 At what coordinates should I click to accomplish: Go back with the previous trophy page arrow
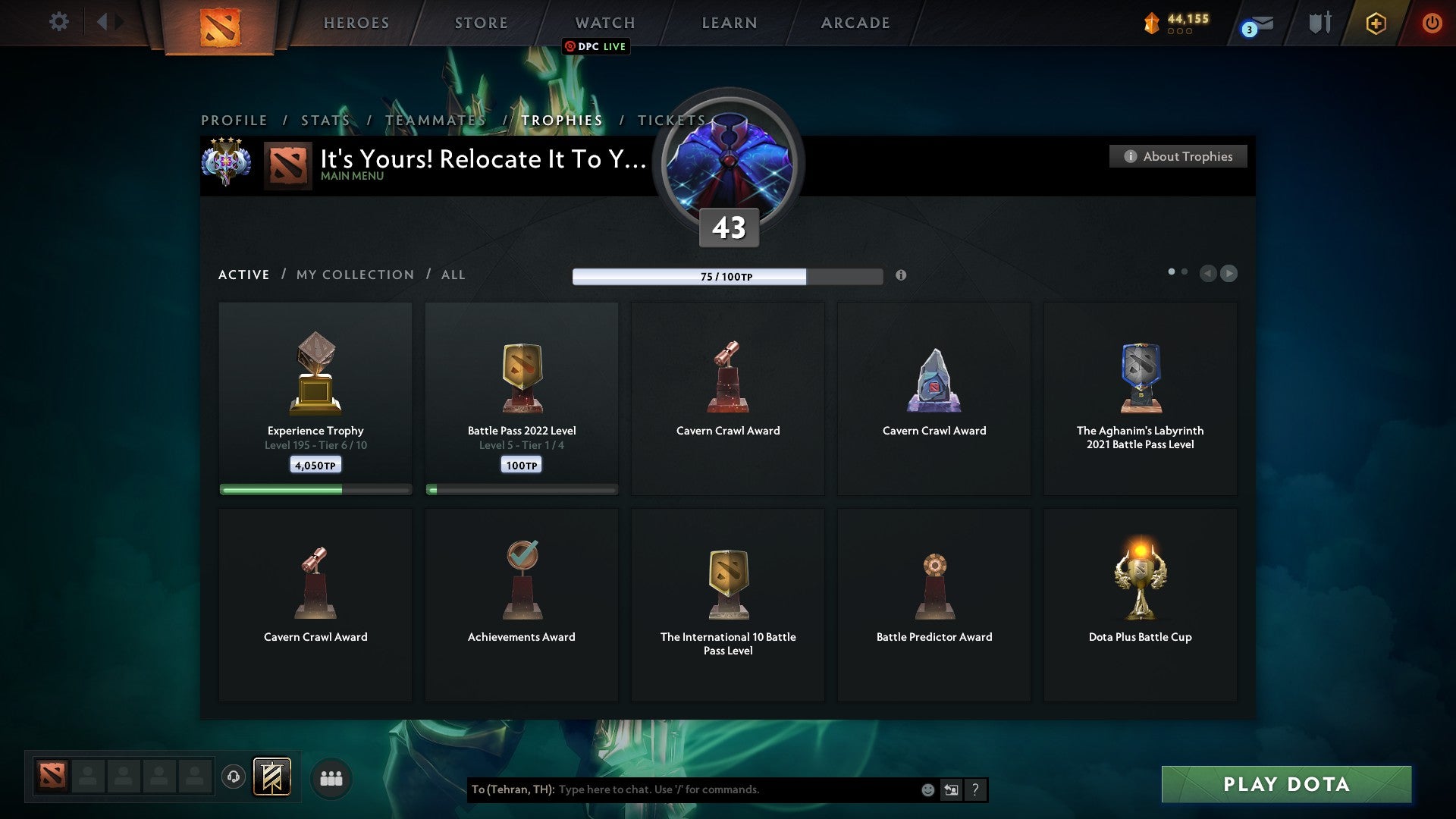(1209, 274)
